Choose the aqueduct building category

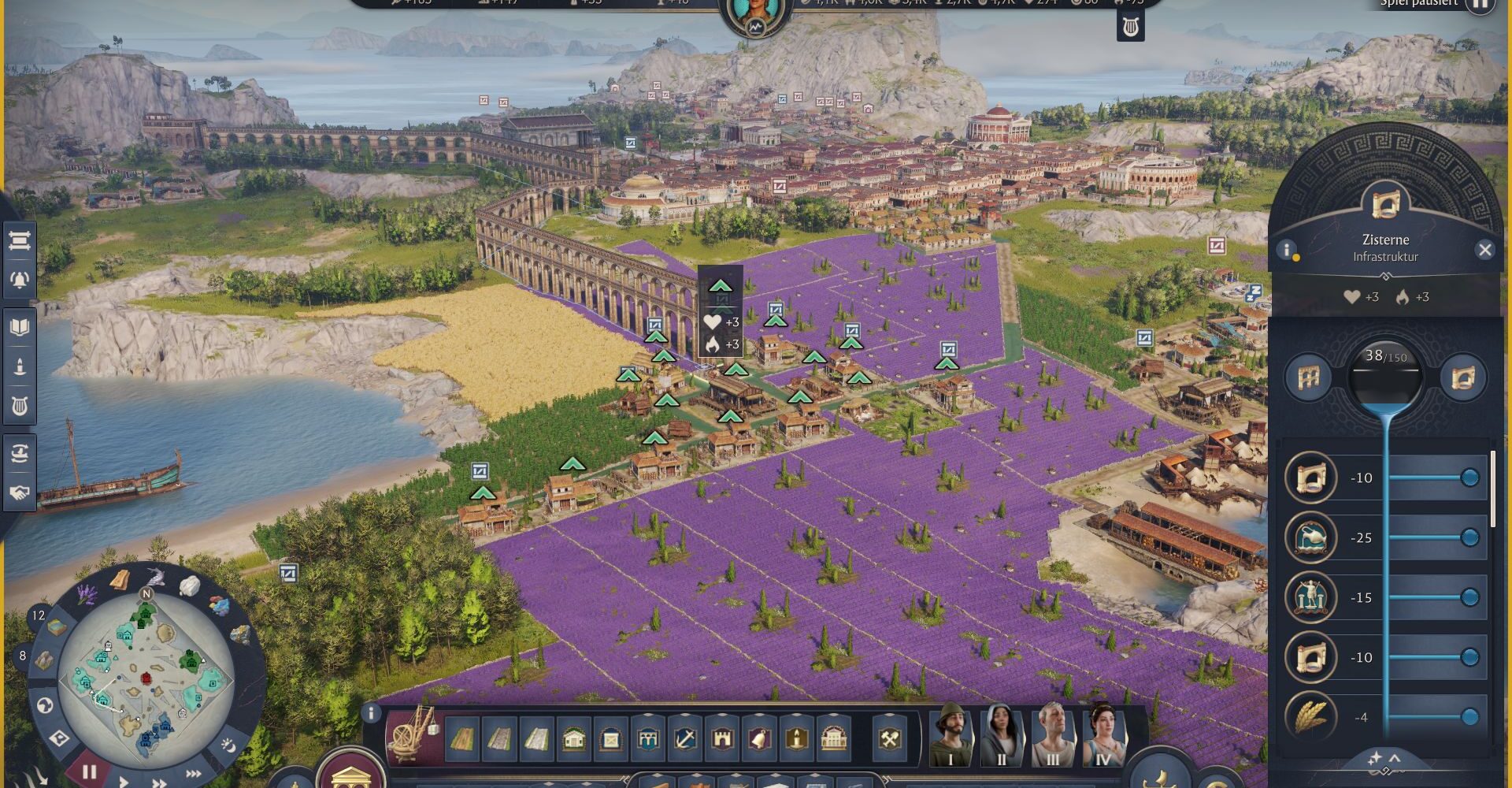point(647,739)
